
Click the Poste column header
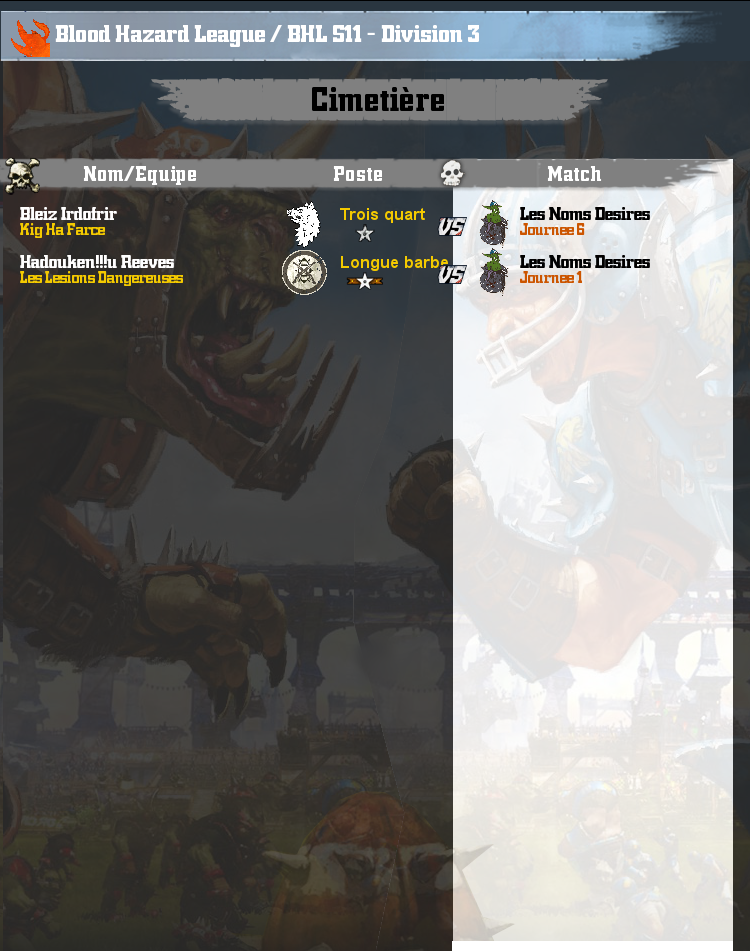tap(358, 174)
